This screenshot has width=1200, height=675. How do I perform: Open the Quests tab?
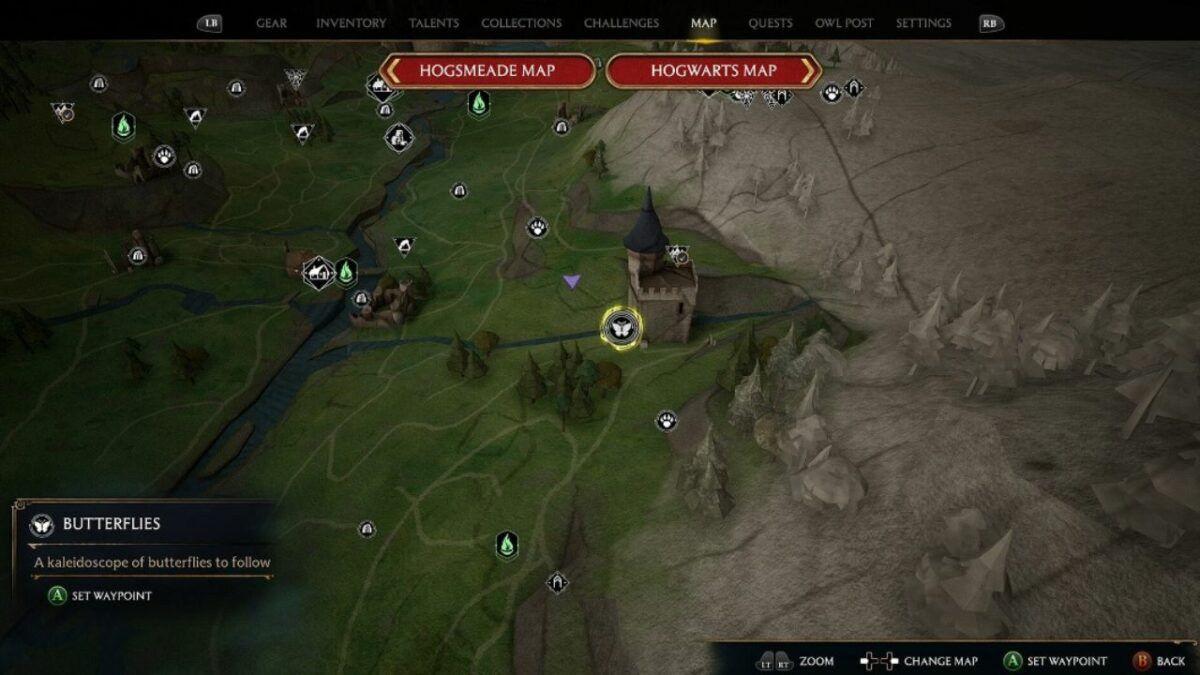tap(770, 23)
